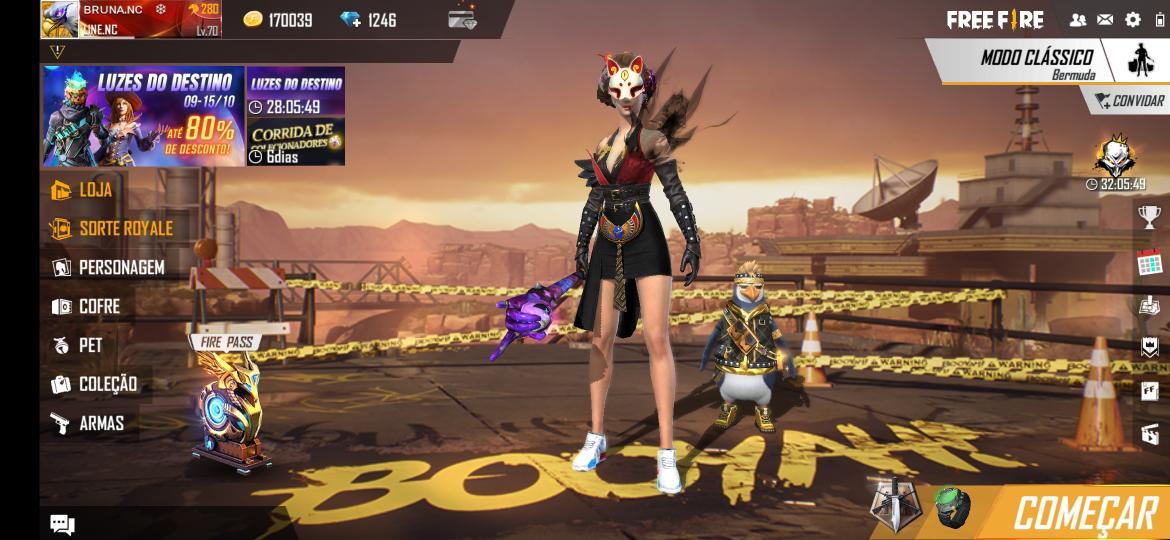Viewport: 1170px width, 540px height.
Task: Open the chat bubble icon
Action: (x=62, y=524)
